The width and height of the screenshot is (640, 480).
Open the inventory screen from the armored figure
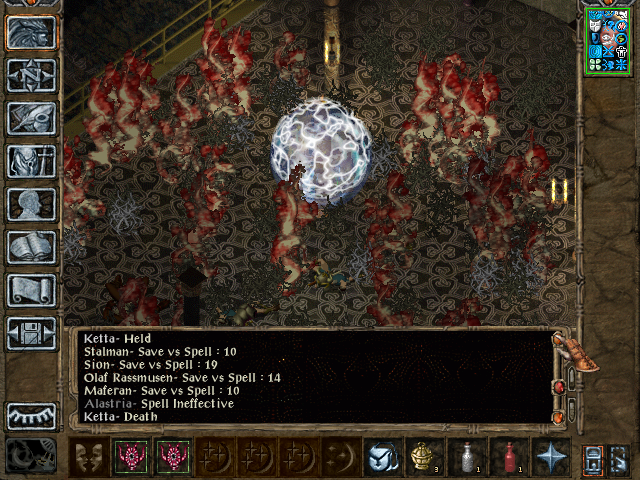[x=31, y=161]
